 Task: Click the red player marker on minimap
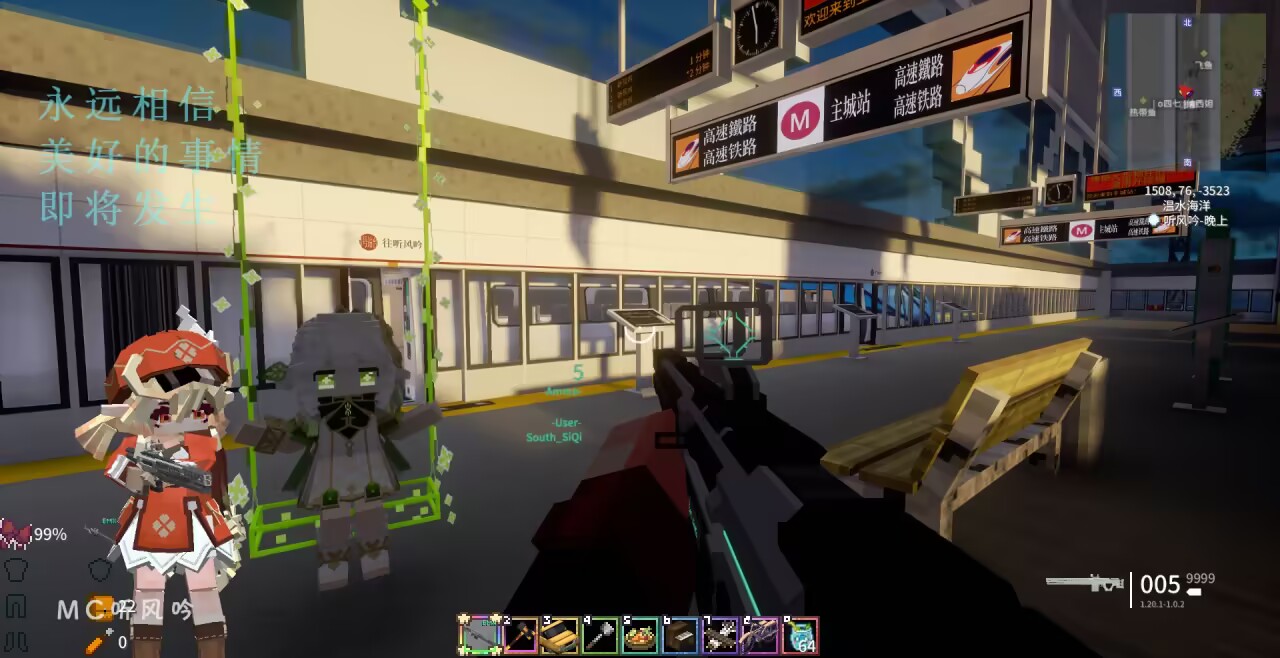[1186, 91]
